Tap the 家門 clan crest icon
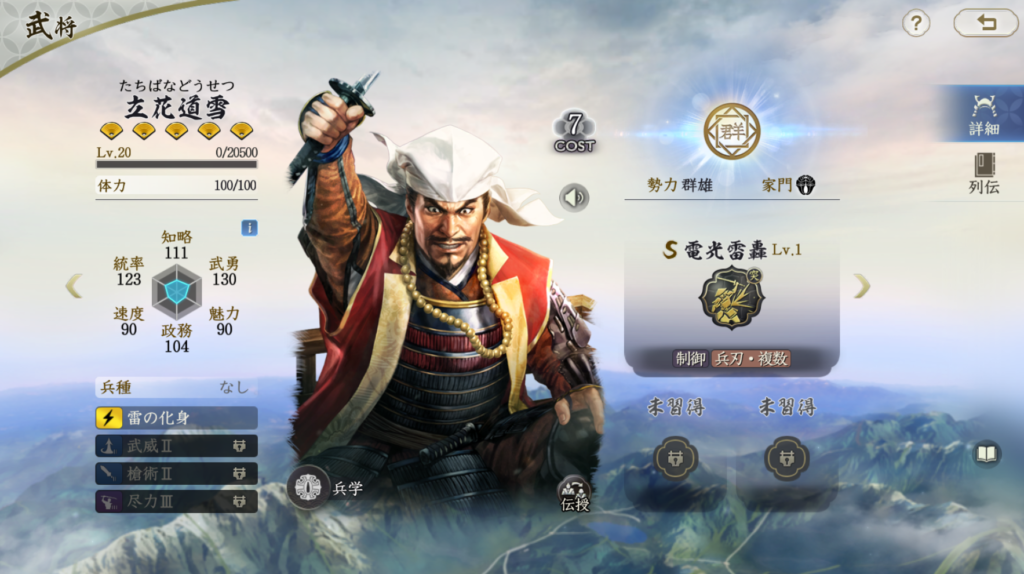Screen dimensions: 1024x574 [x=806, y=185]
